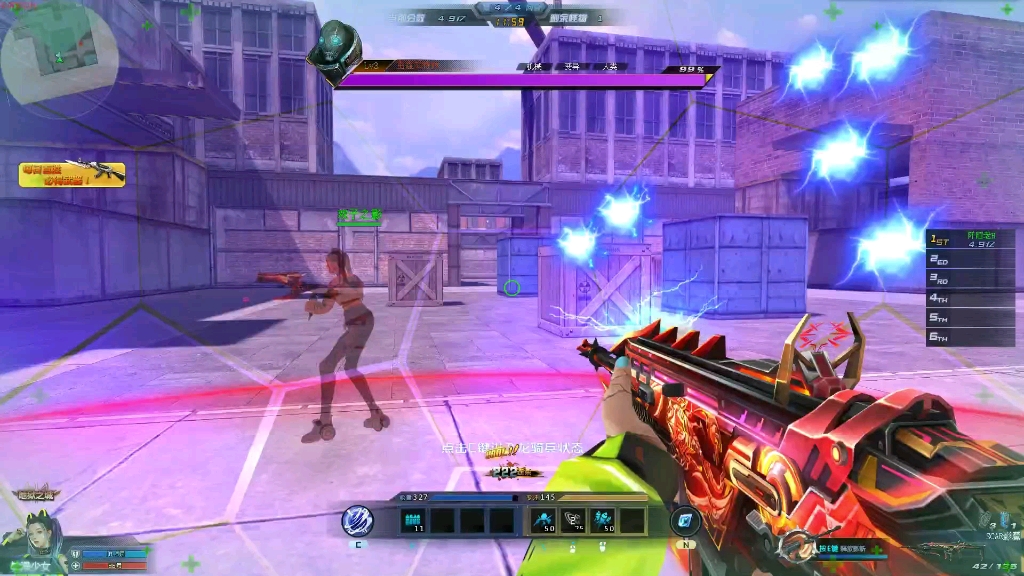Select the ammo slot showing 11

[413, 520]
